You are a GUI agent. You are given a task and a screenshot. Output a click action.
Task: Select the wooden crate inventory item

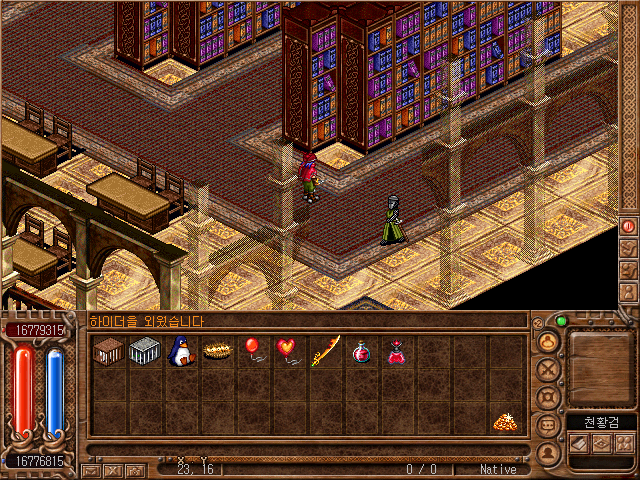point(108,352)
